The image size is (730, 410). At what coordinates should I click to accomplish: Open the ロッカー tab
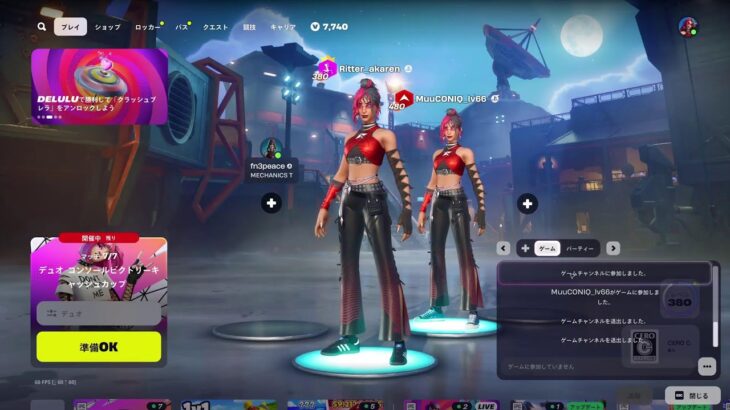click(x=146, y=27)
